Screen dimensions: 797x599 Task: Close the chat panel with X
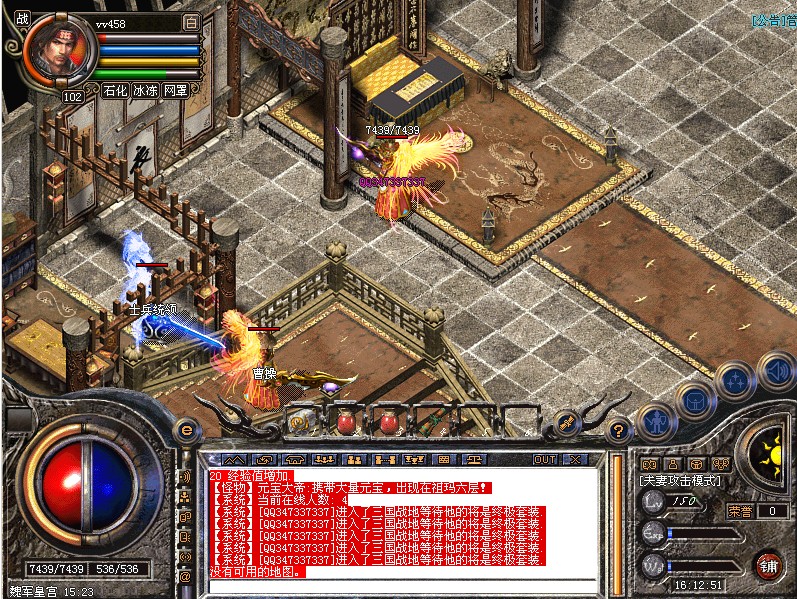[x=575, y=459]
